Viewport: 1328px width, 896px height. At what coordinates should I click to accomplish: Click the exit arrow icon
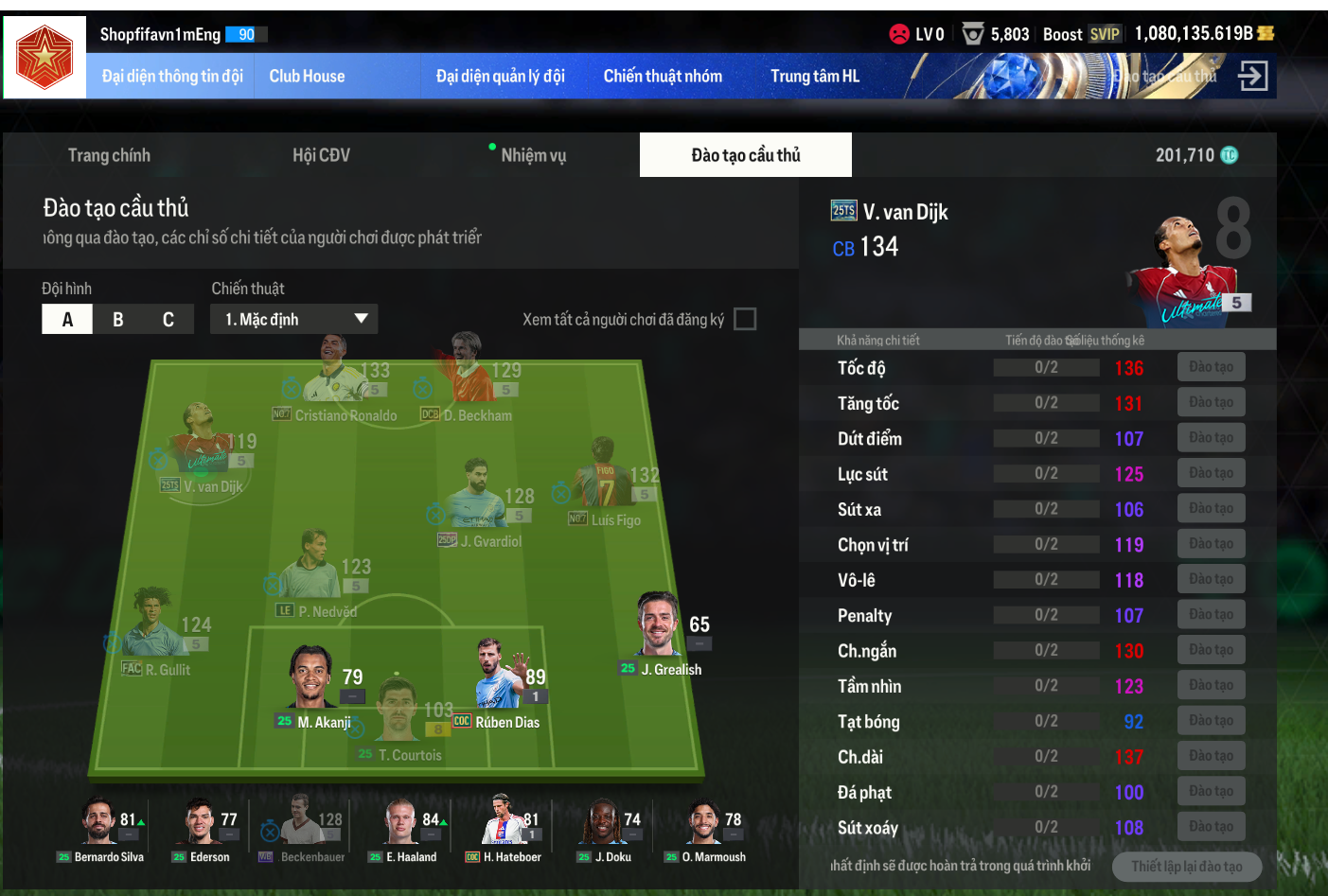(x=1252, y=76)
